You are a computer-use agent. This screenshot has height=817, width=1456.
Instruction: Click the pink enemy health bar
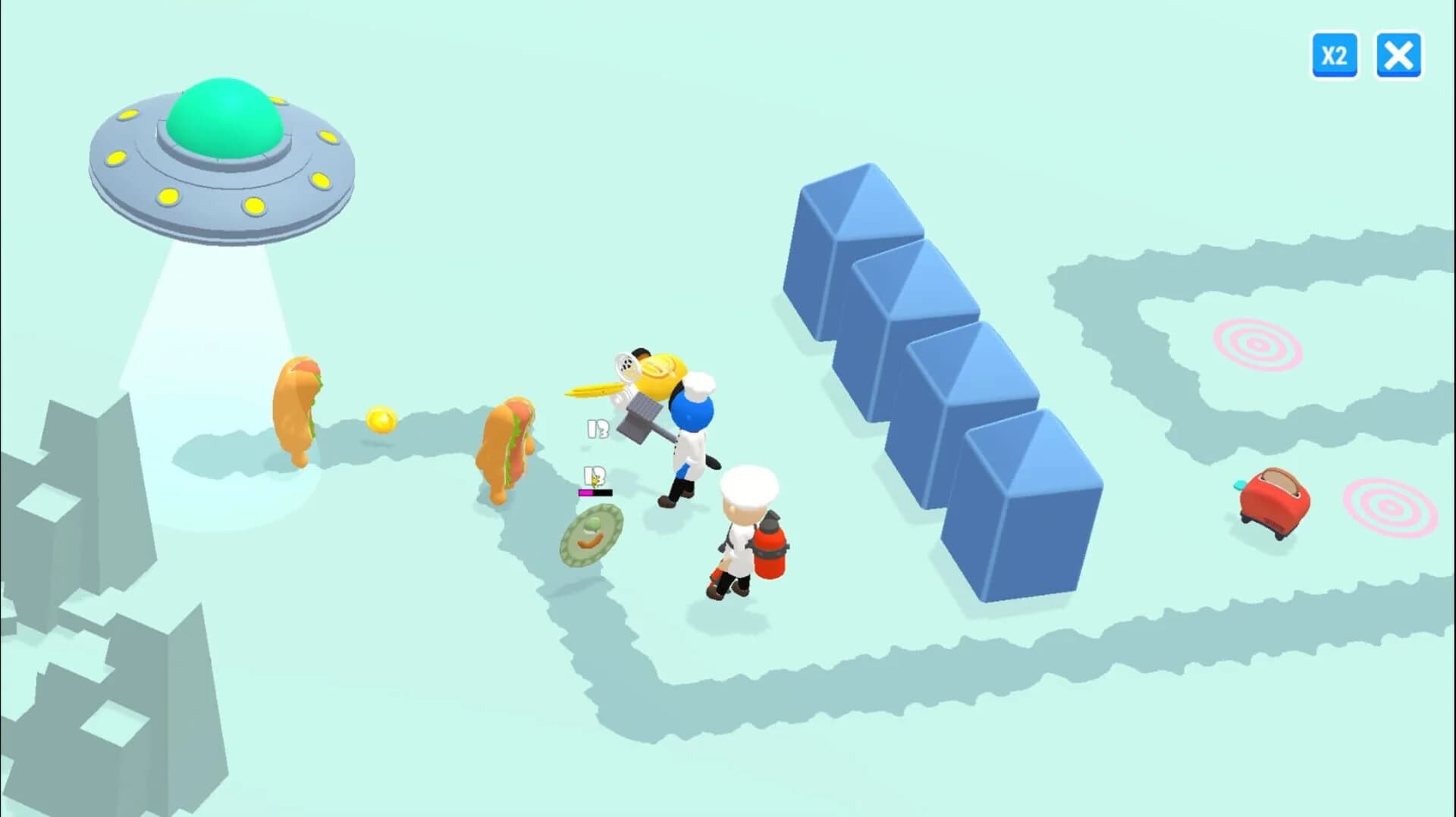pyautogui.click(x=594, y=493)
